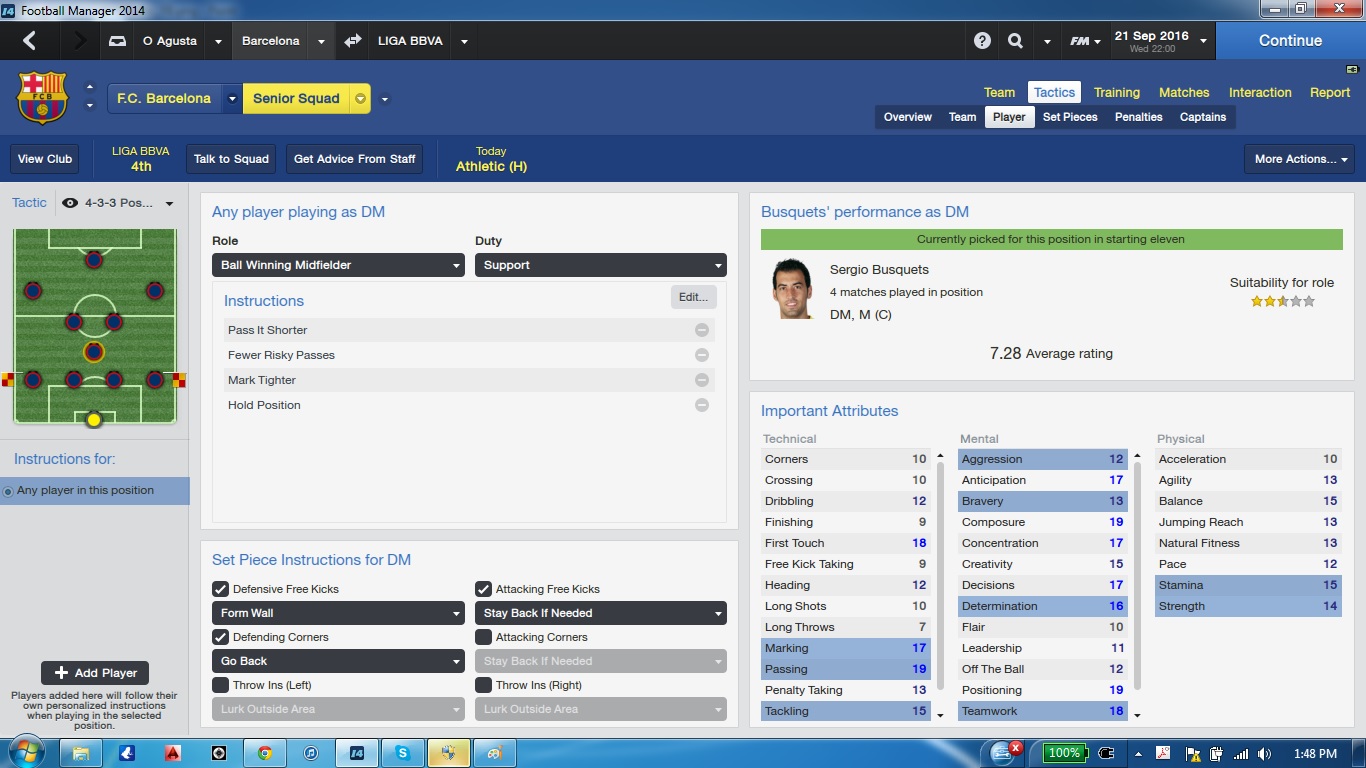Image resolution: width=1366 pixels, height=768 pixels.
Task: Open the Training tab
Action: tap(1116, 92)
